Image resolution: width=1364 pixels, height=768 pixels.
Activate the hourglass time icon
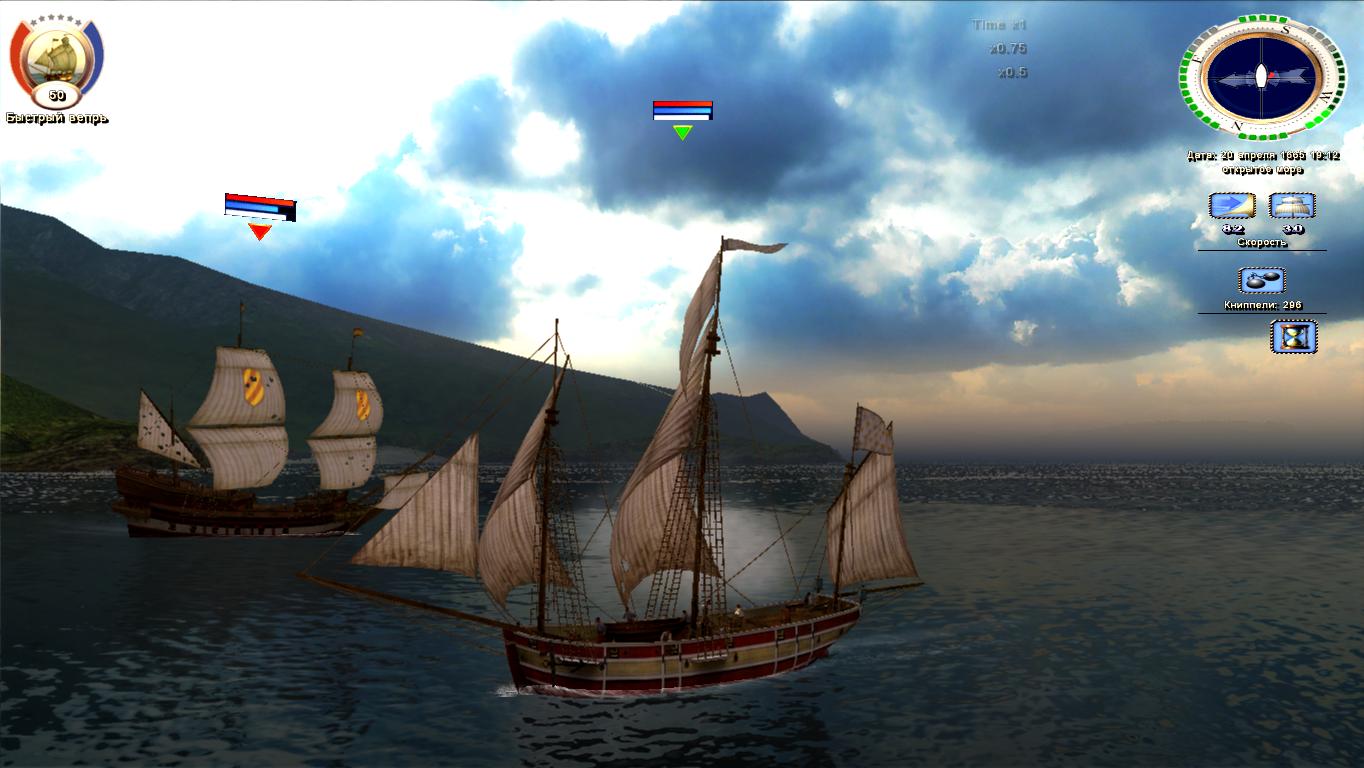point(1293,336)
